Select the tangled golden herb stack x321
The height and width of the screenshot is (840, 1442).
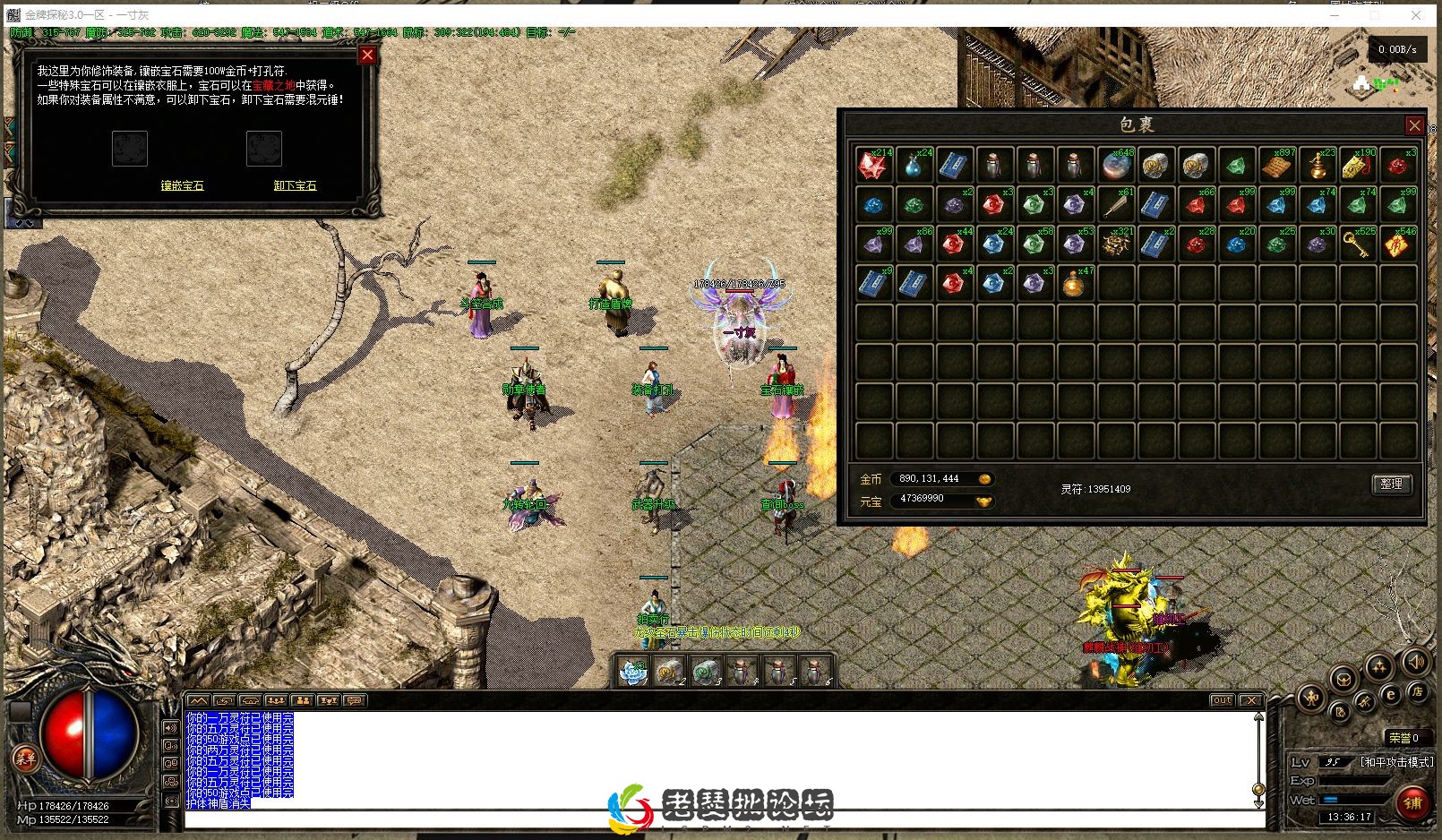1115,244
